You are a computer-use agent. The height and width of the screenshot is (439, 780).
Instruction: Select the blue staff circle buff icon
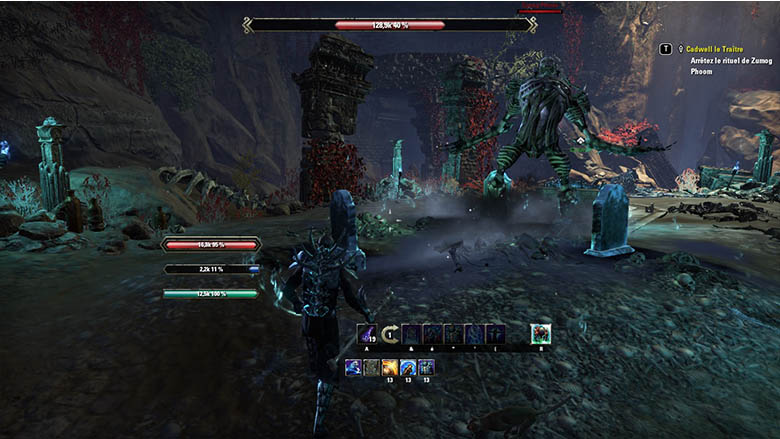pos(407,367)
